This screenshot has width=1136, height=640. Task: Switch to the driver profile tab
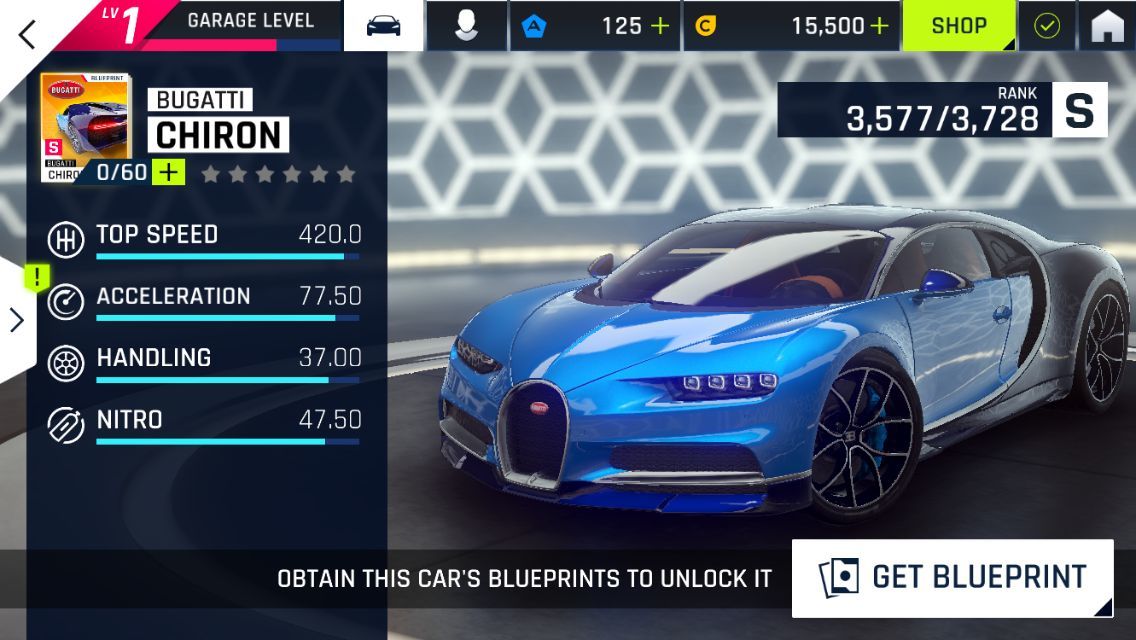pyautogui.click(x=466, y=26)
